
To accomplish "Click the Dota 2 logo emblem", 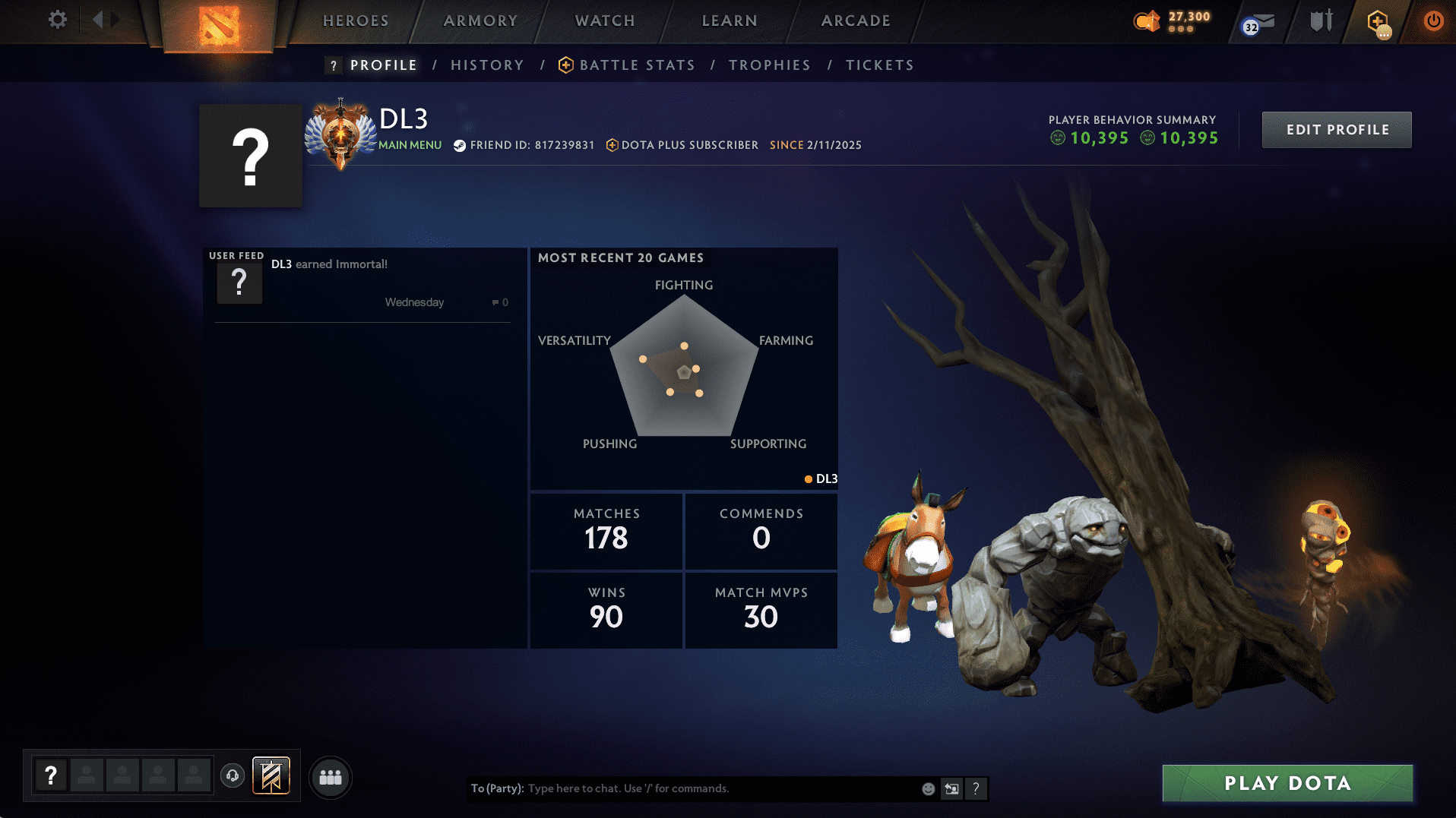I will 218,24.
